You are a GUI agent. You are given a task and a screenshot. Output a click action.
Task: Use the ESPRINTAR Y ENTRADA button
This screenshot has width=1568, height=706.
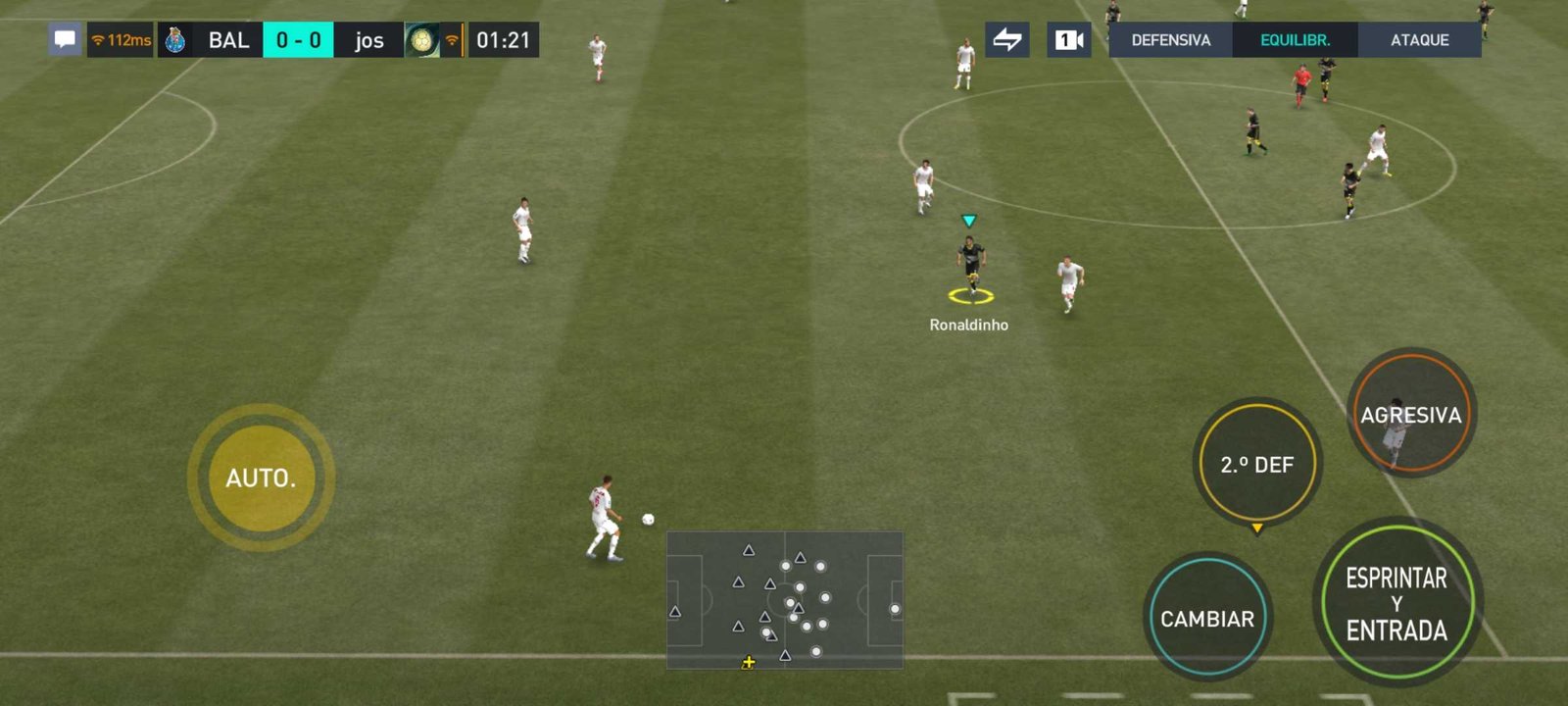click(1396, 603)
